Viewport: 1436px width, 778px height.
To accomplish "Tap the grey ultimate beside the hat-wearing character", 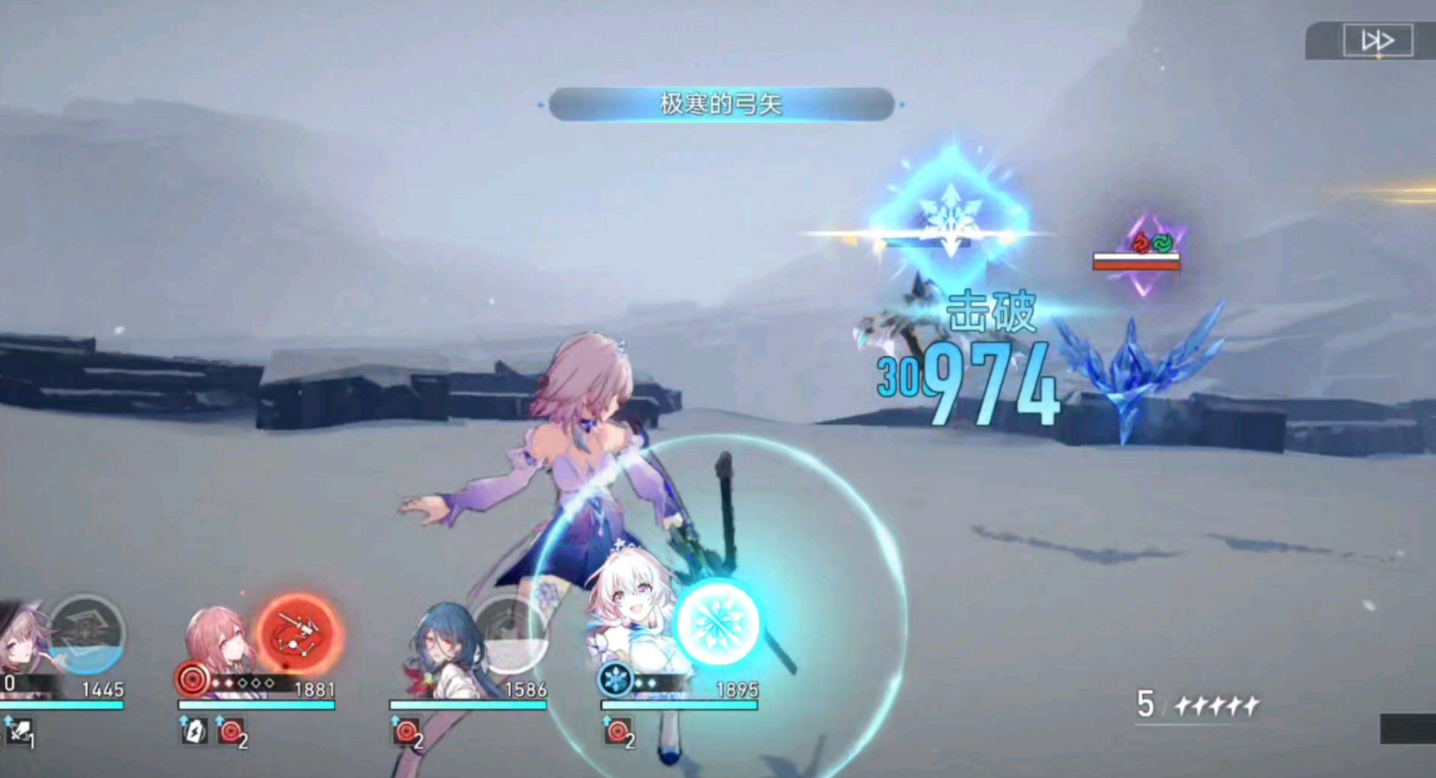I will [x=88, y=633].
